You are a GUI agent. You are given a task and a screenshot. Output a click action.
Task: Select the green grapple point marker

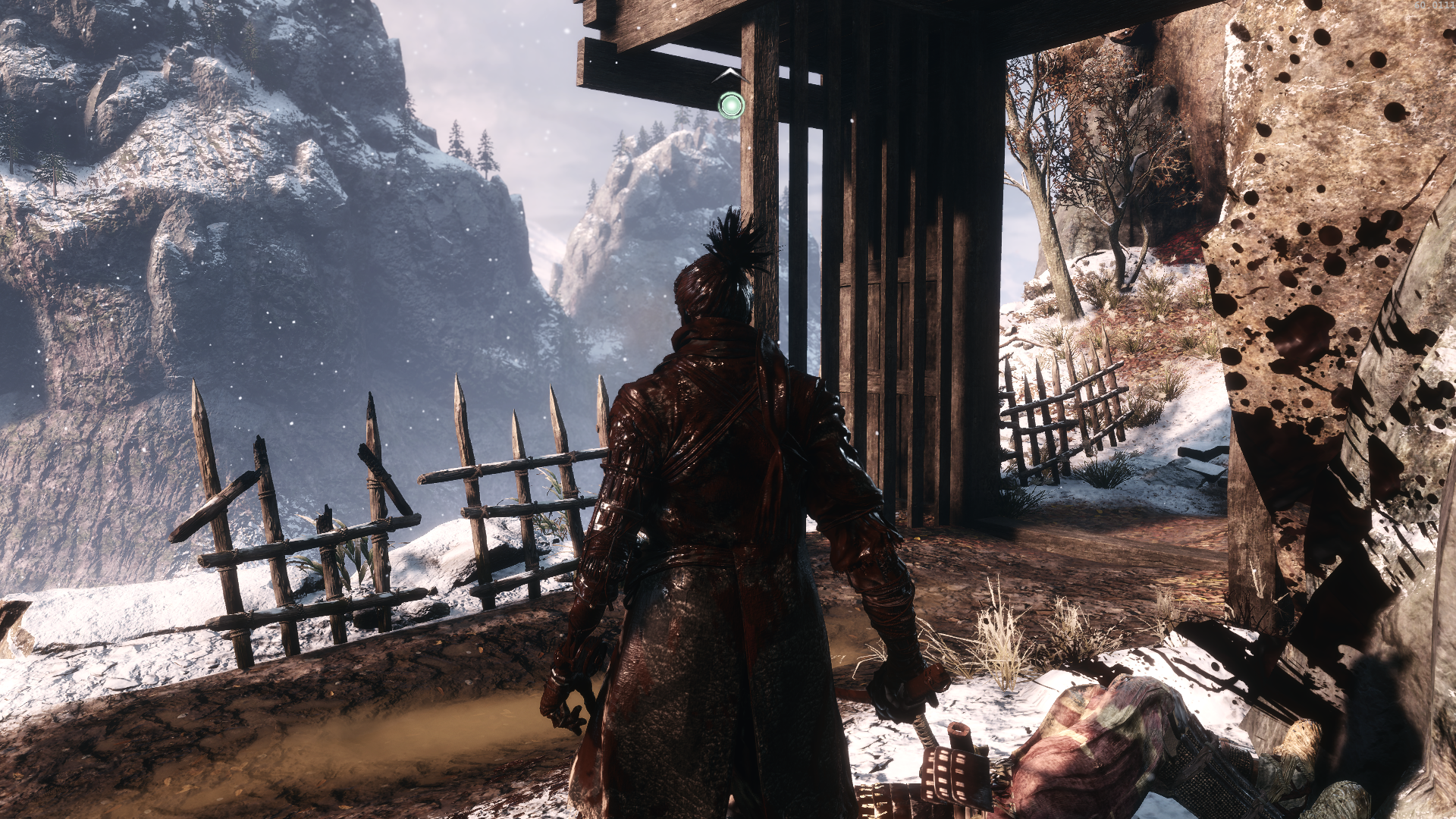point(731,105)
